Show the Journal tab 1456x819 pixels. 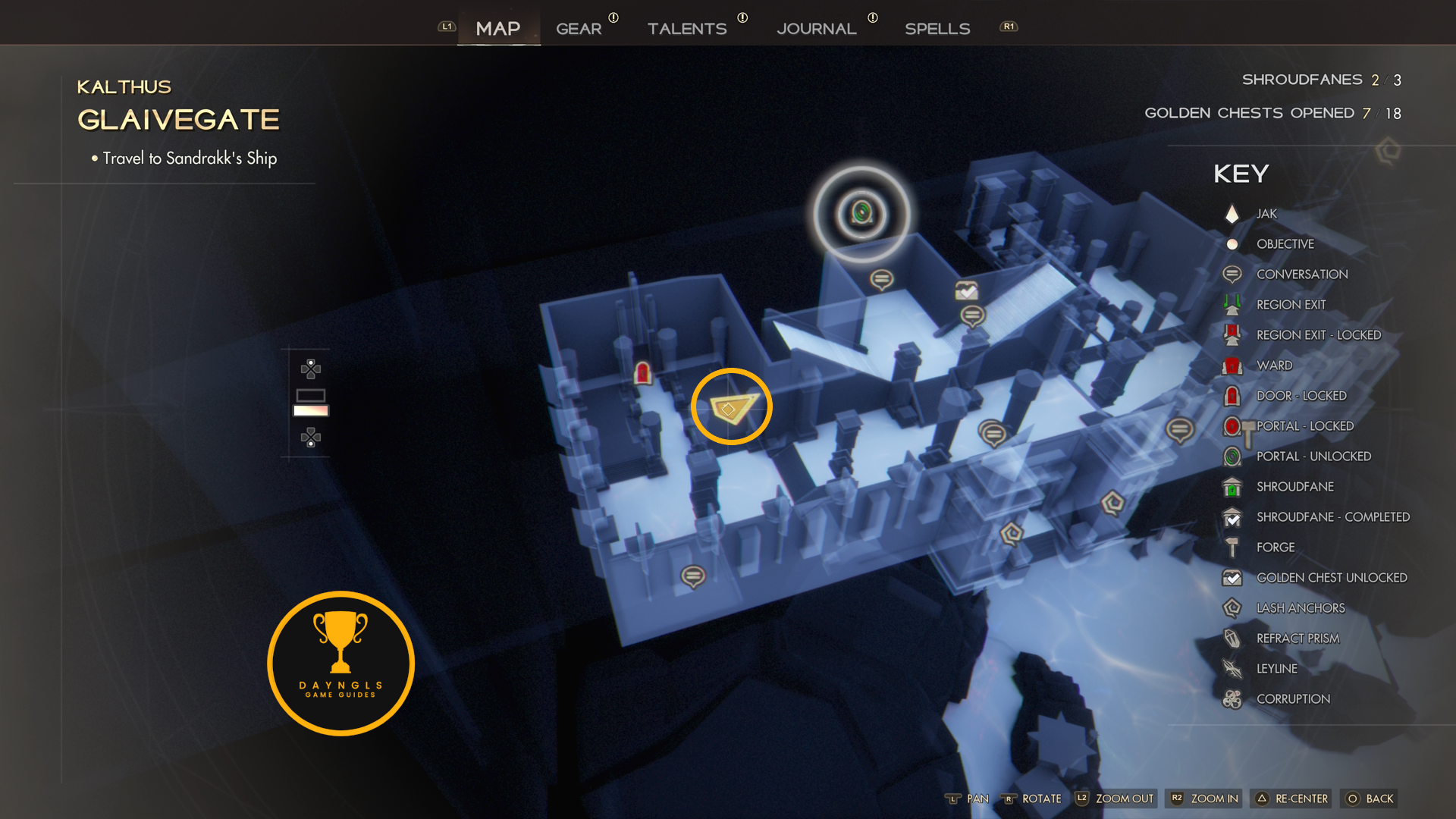817,29
